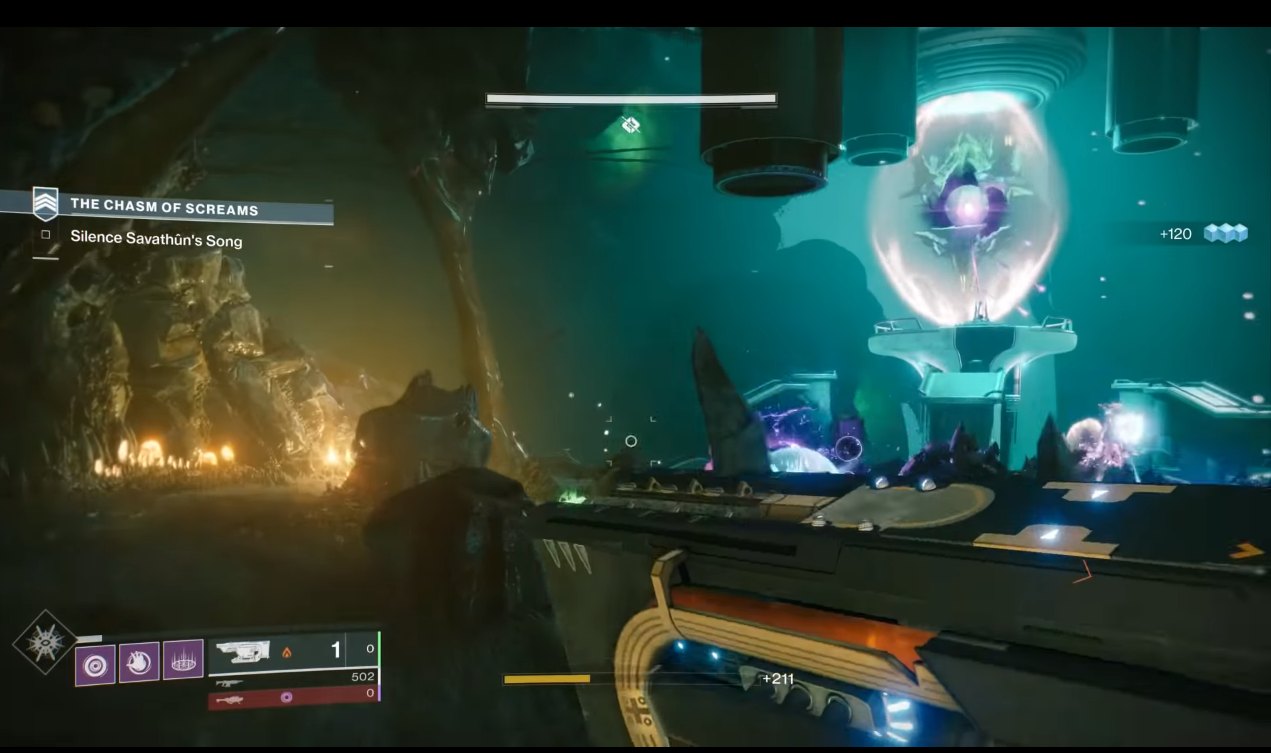Trigger the void melee hand ability
The width and height of the screenshot is (1271, 753).
(x=139, y=662)
